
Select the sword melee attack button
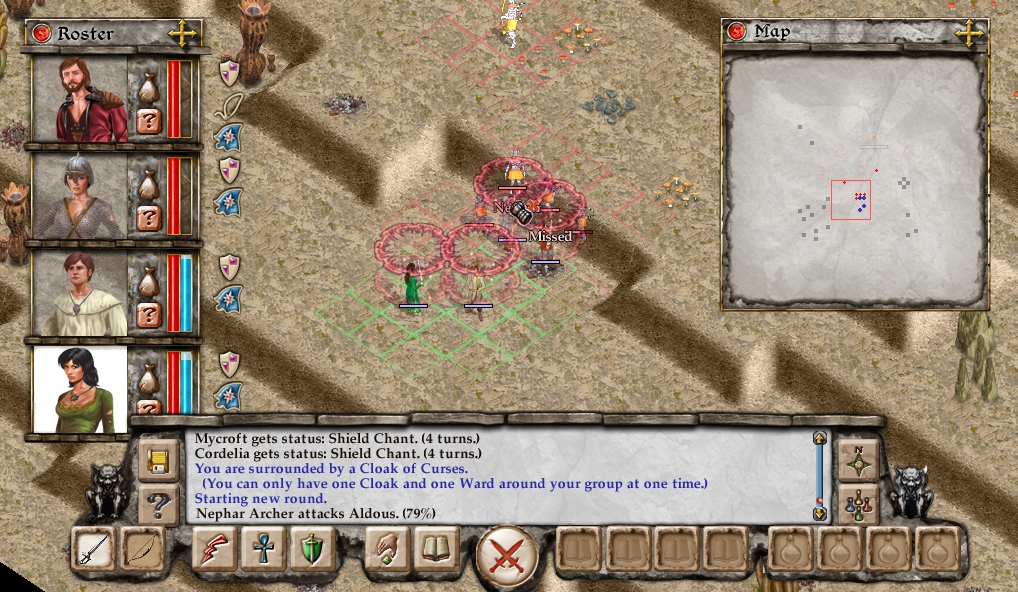(x=94, y=550)
